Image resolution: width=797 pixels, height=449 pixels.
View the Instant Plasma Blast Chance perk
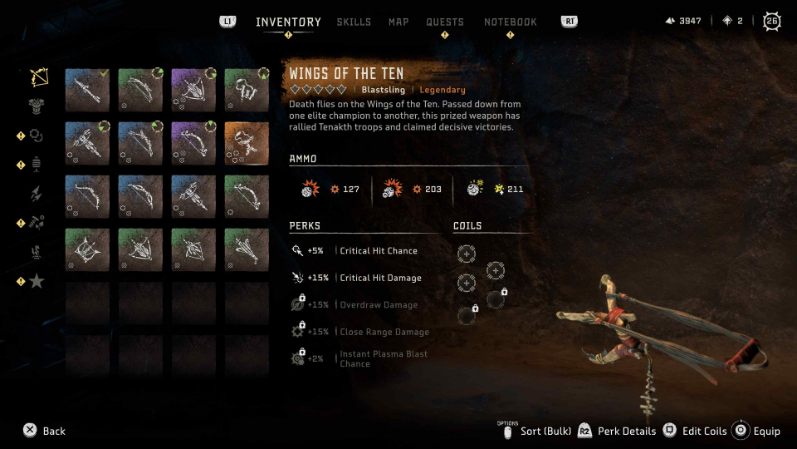click(363, 359)
